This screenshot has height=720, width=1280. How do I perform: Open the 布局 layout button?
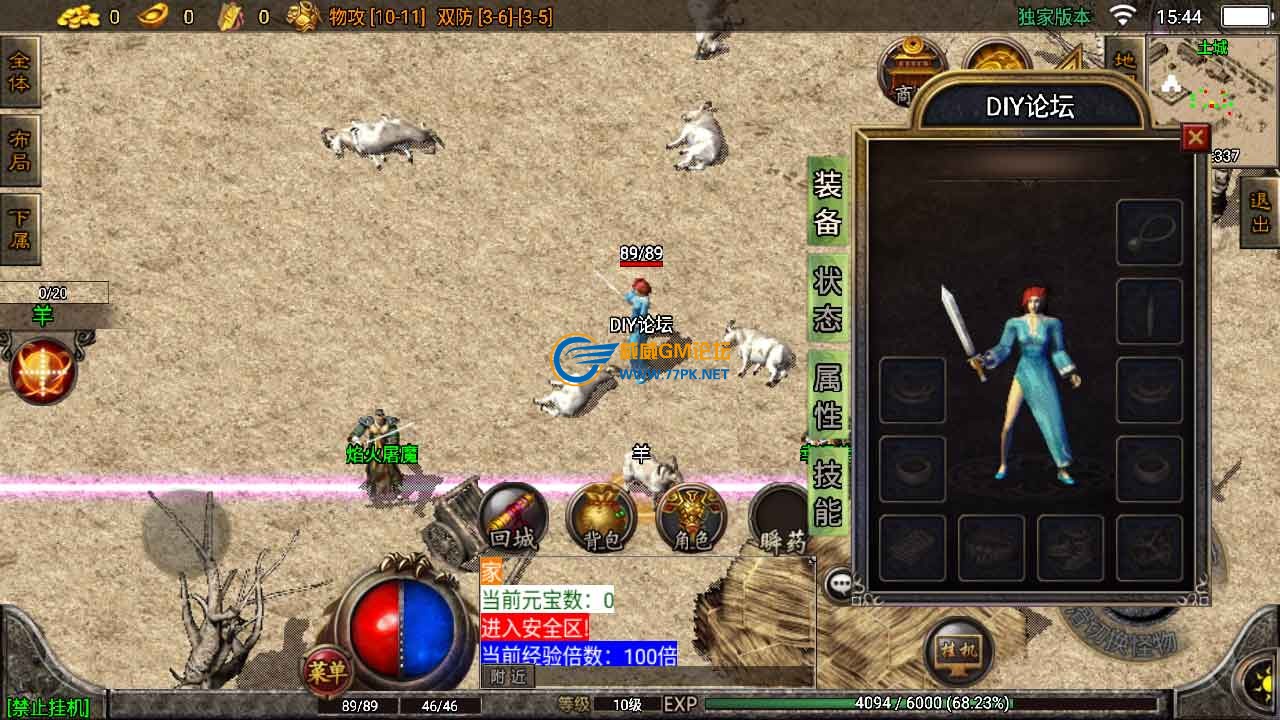(20, 150)
